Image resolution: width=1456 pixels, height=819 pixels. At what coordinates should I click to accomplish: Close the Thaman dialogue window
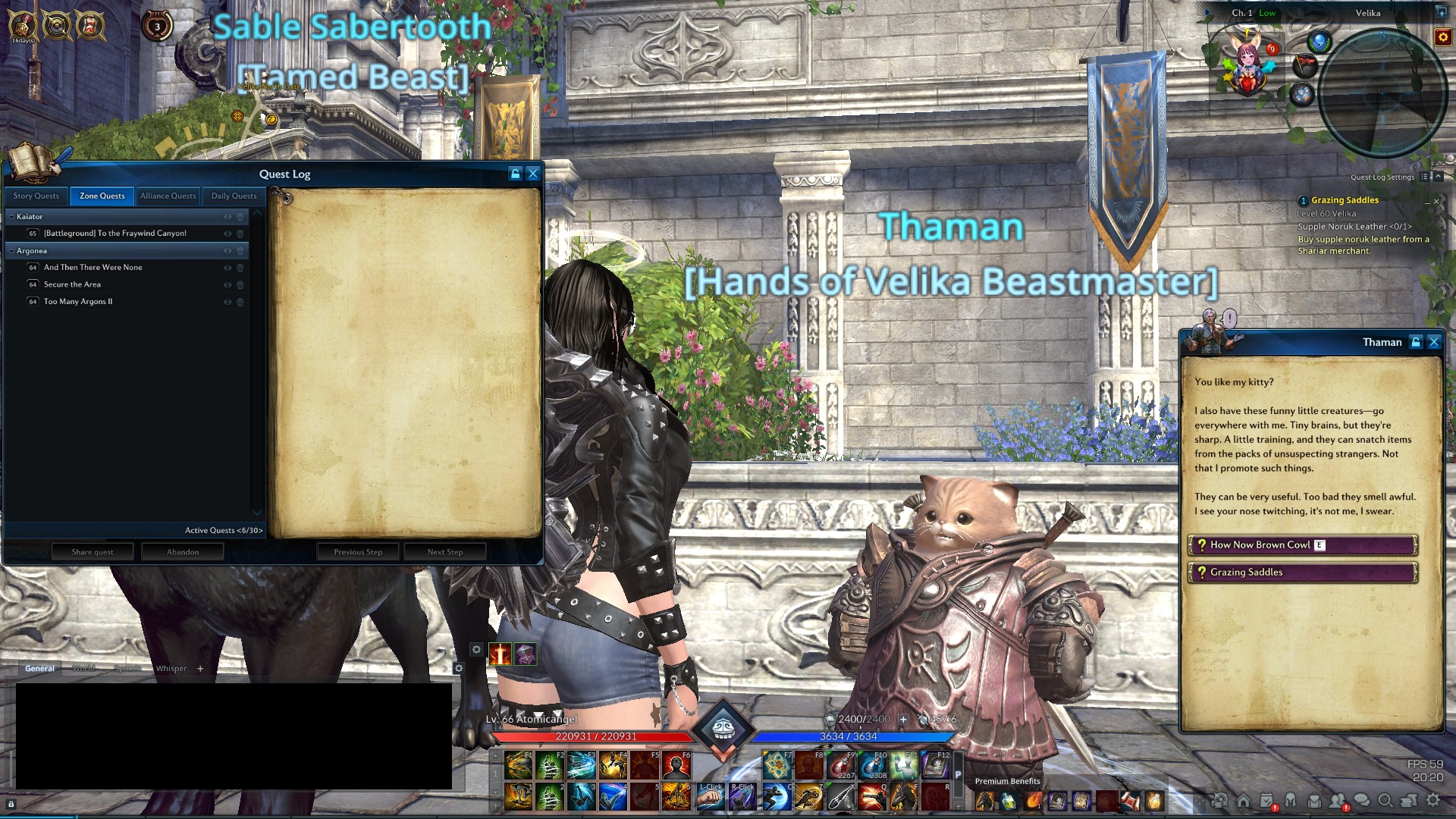click(x=1434, y=343)
